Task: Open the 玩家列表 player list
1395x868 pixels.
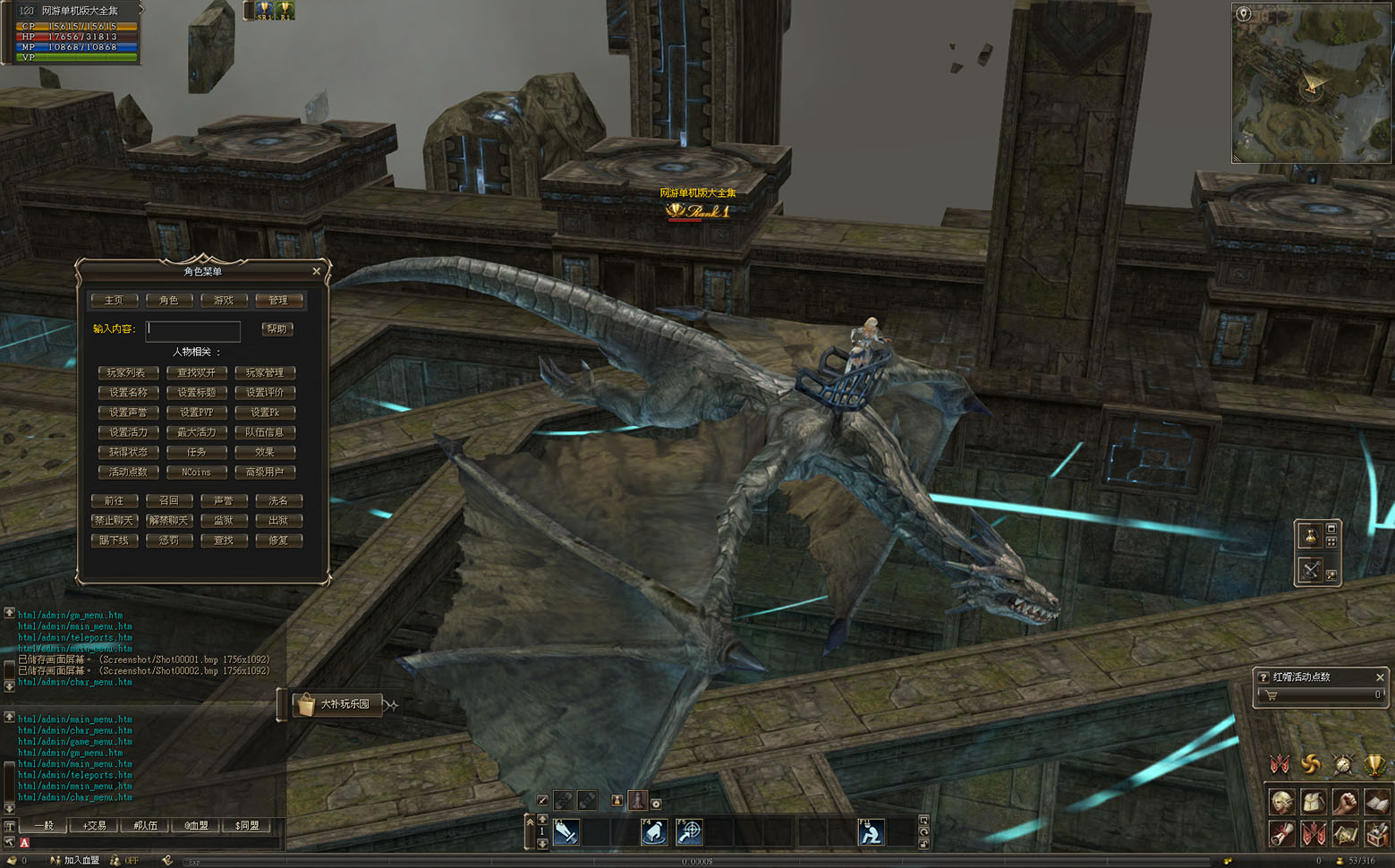Action: [127, 373]
